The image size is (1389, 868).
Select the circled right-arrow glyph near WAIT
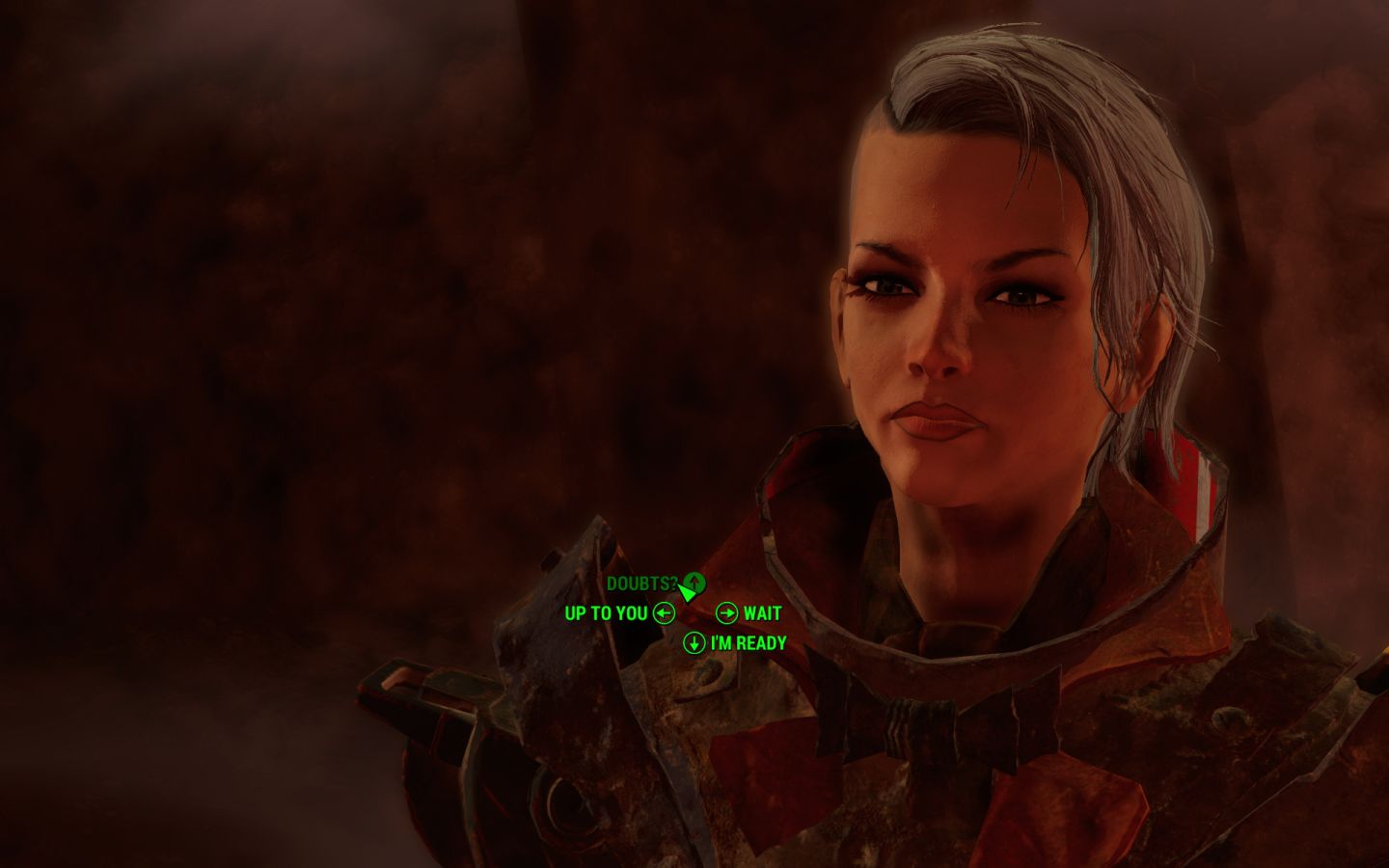(725, 613)
